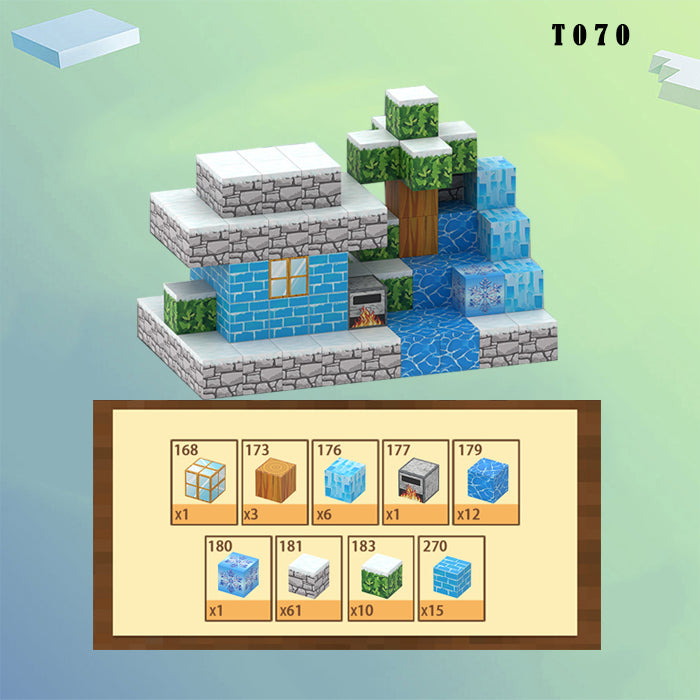Choose the wood log block slot 173
The width and height of the screenshot is (700, 700).
(x=275, y=482)
